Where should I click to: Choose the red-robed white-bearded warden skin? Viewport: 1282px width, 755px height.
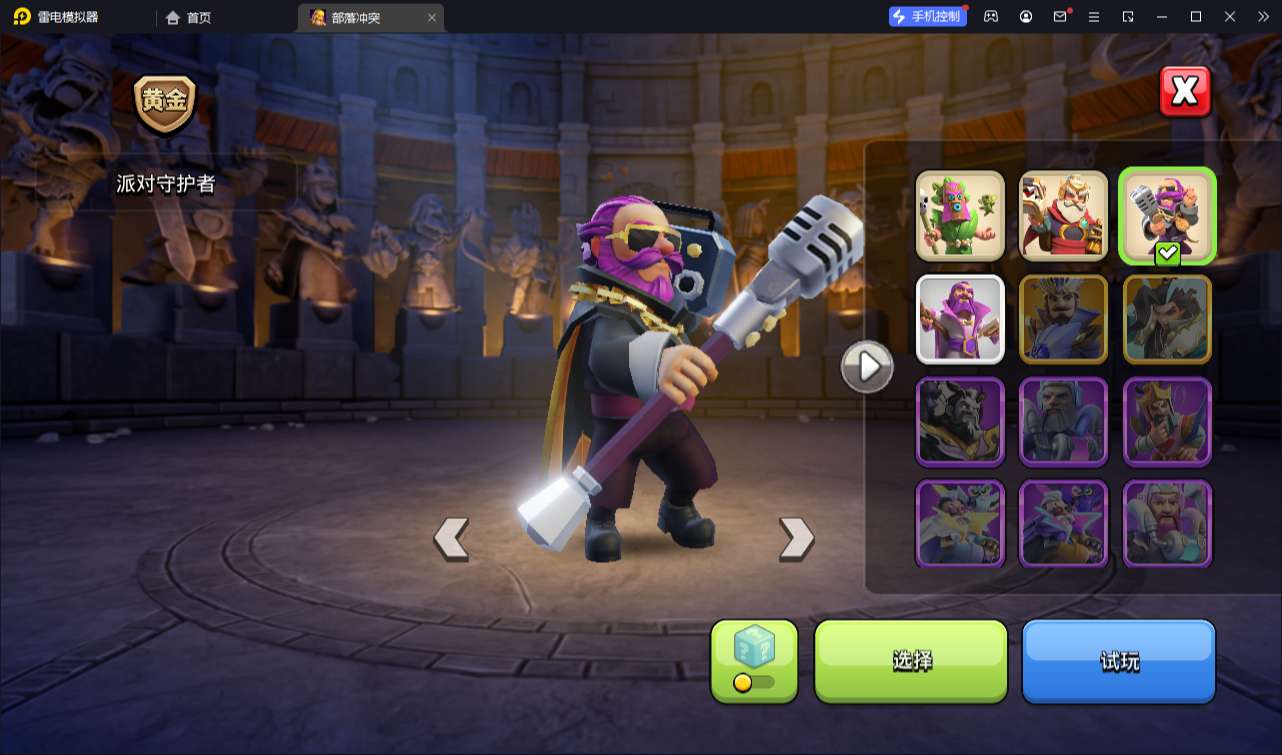click(x=1063, y=215)
